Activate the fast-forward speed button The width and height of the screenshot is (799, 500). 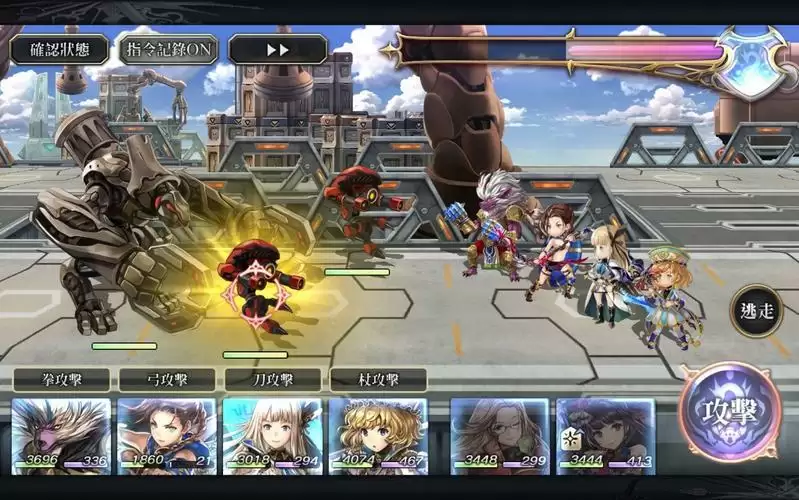pos(277,49)
